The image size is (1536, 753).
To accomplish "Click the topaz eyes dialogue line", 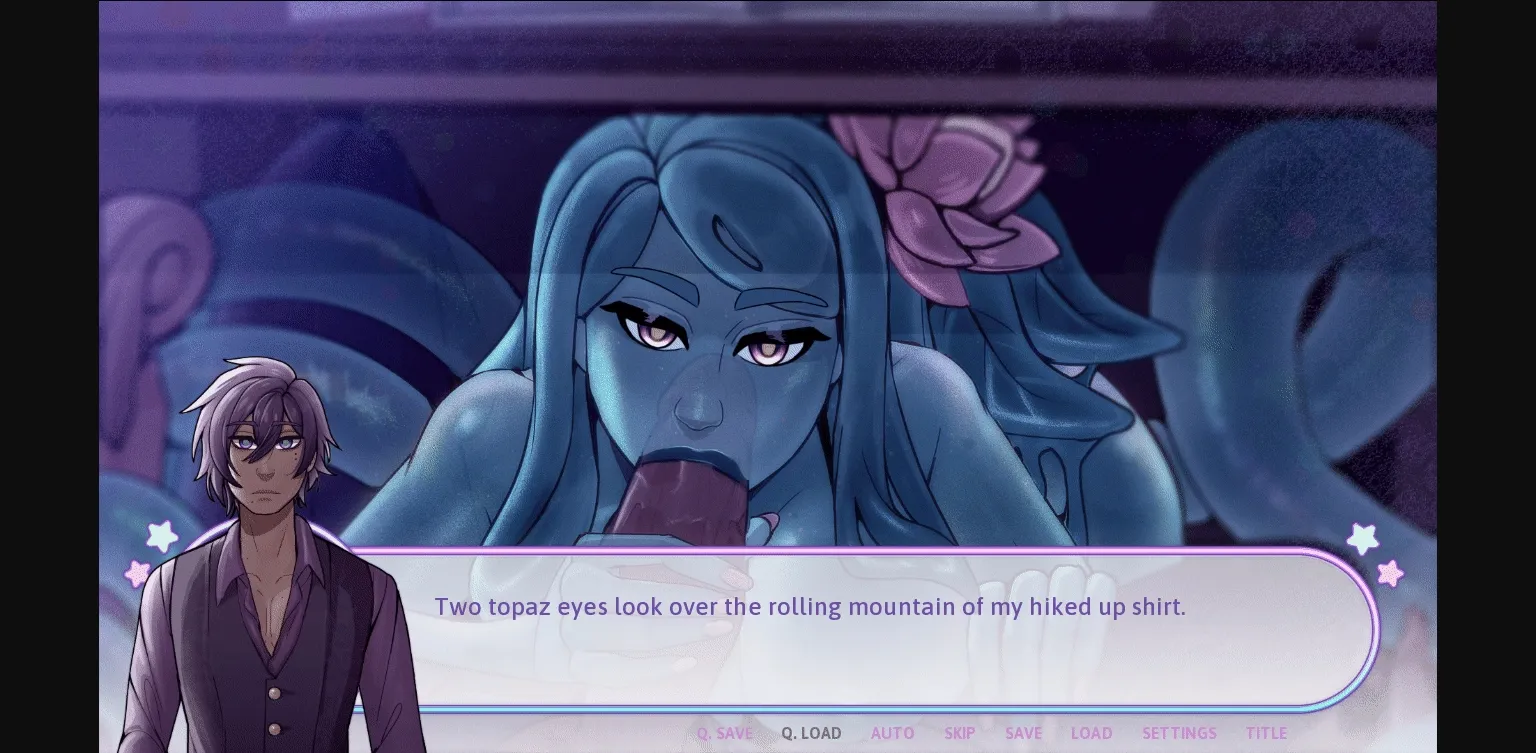I will click(810, 606).
